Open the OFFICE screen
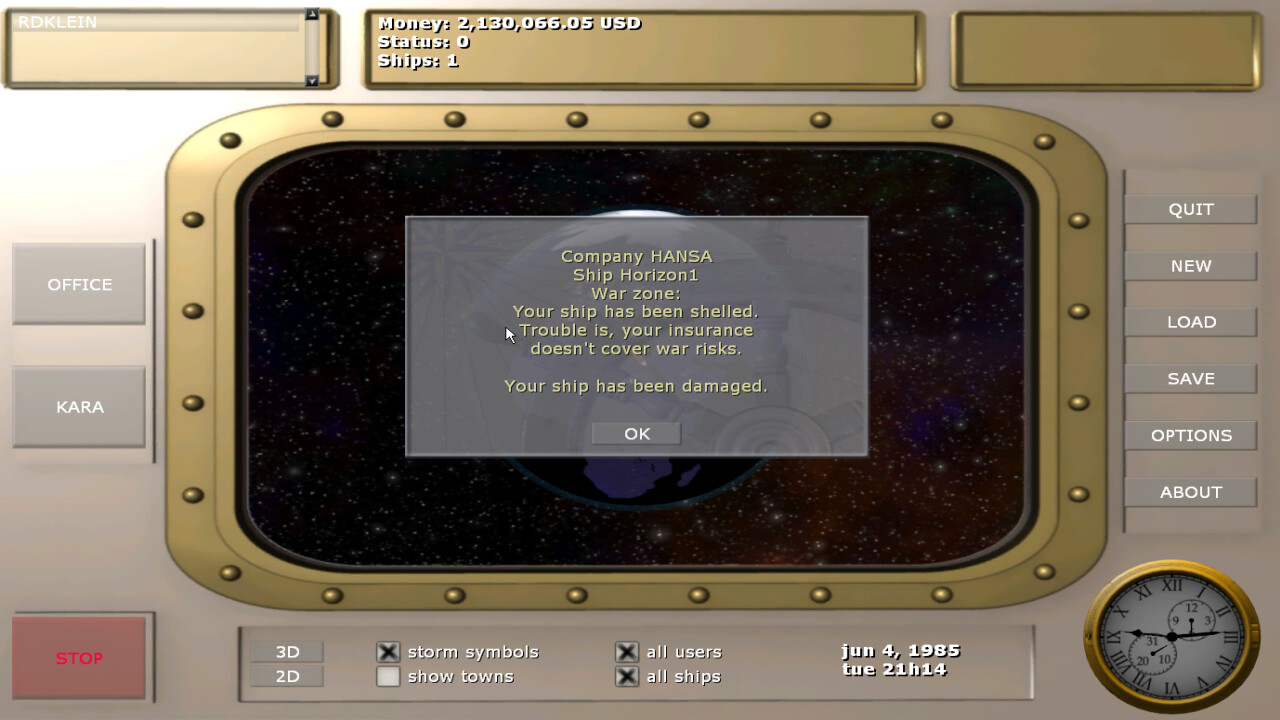The image size is (1280, 720). click(x=78, y=284)
